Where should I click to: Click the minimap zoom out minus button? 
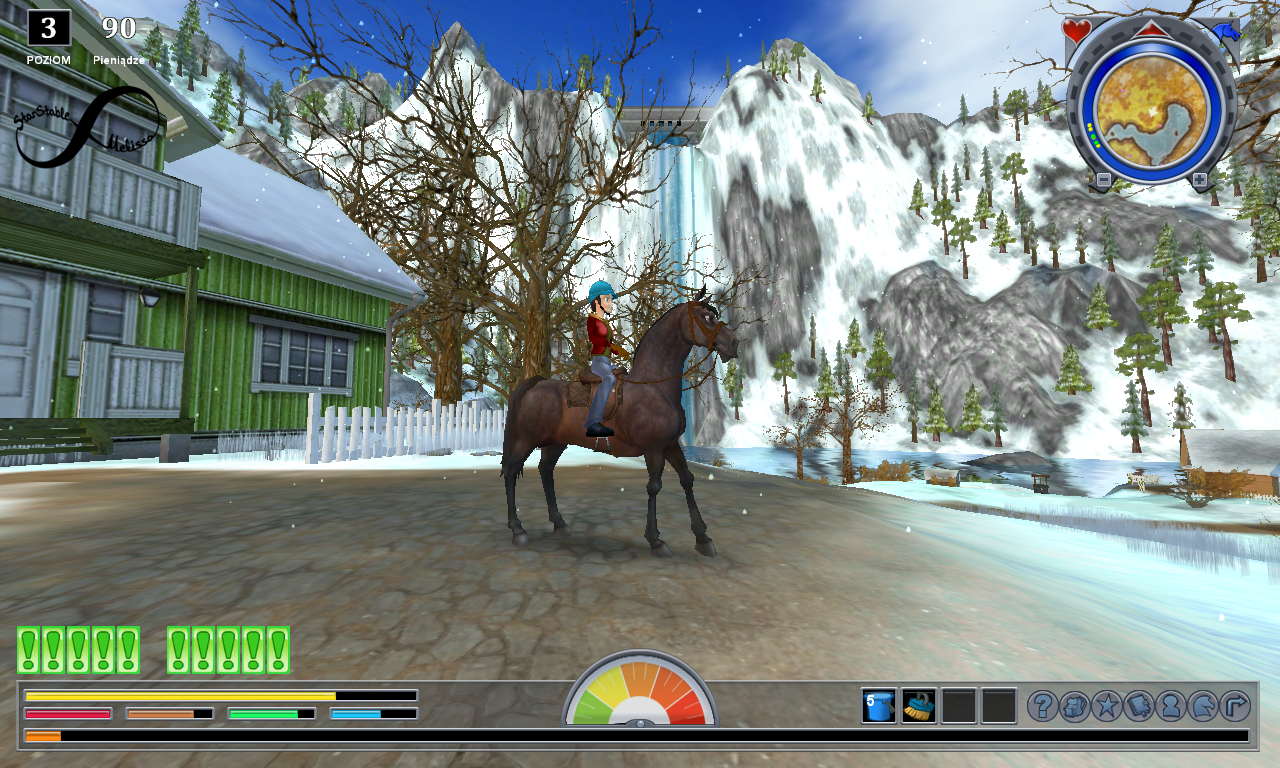(x=1104, y=179)
